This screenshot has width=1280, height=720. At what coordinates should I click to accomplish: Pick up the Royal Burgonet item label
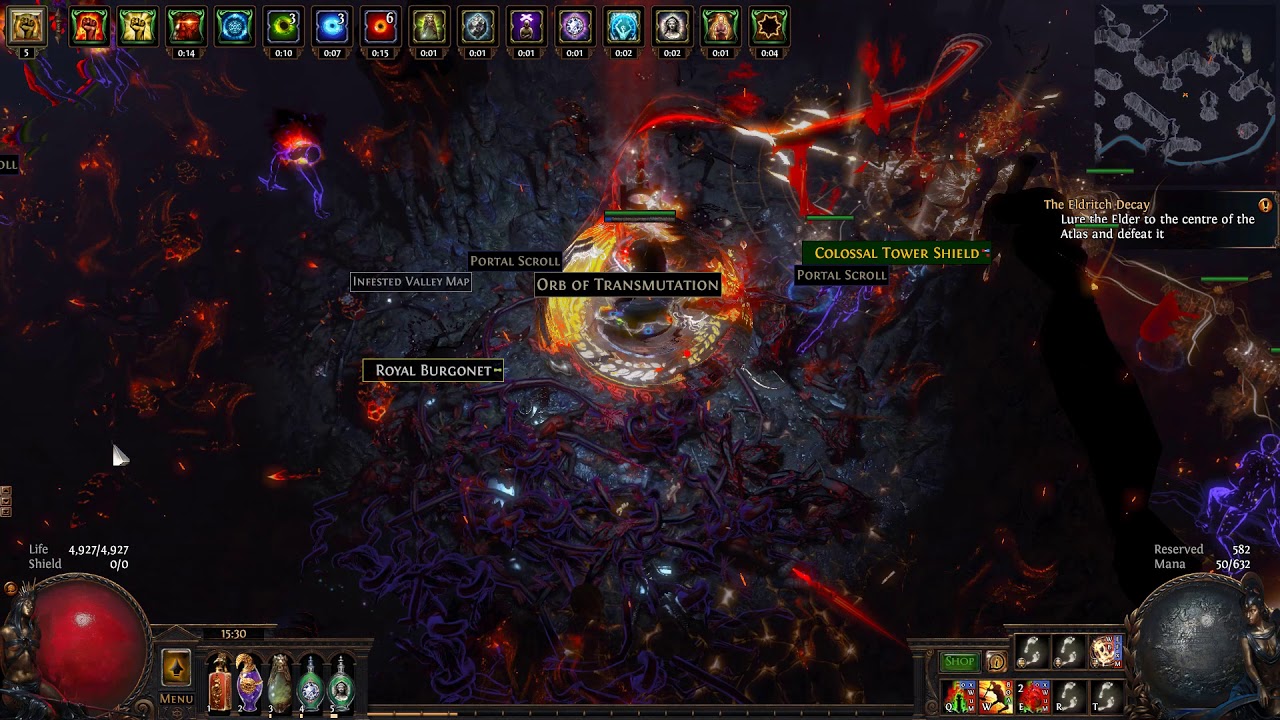click(x=433, y=371)
